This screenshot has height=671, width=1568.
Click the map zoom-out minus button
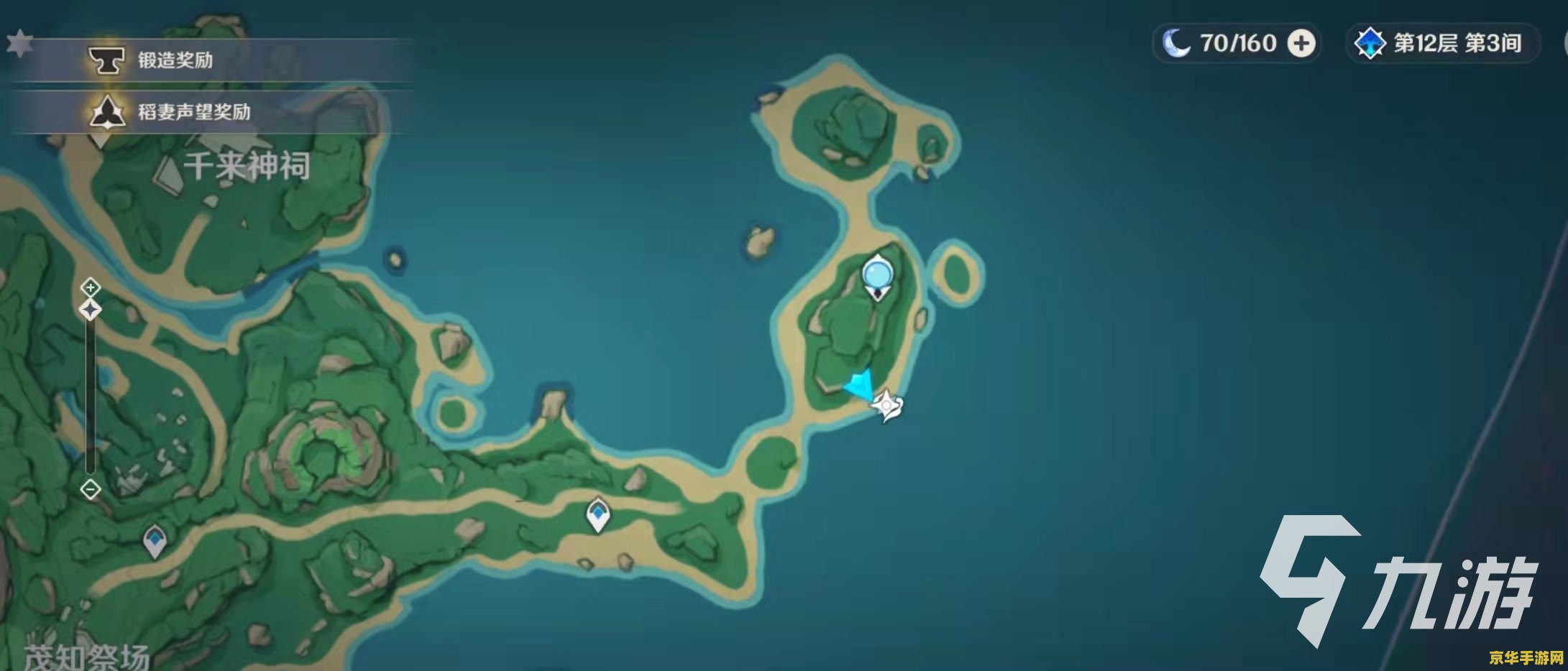91,490
